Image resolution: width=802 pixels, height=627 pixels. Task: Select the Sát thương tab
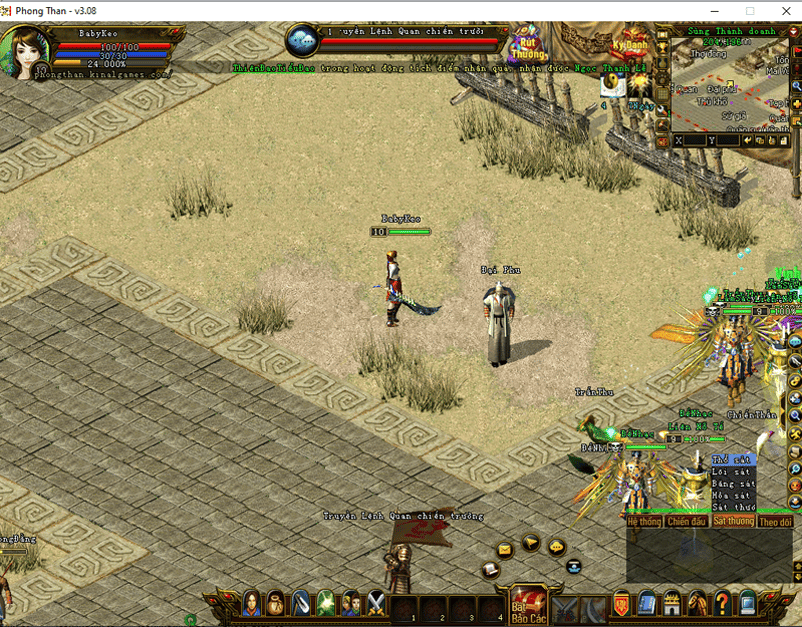733,522
